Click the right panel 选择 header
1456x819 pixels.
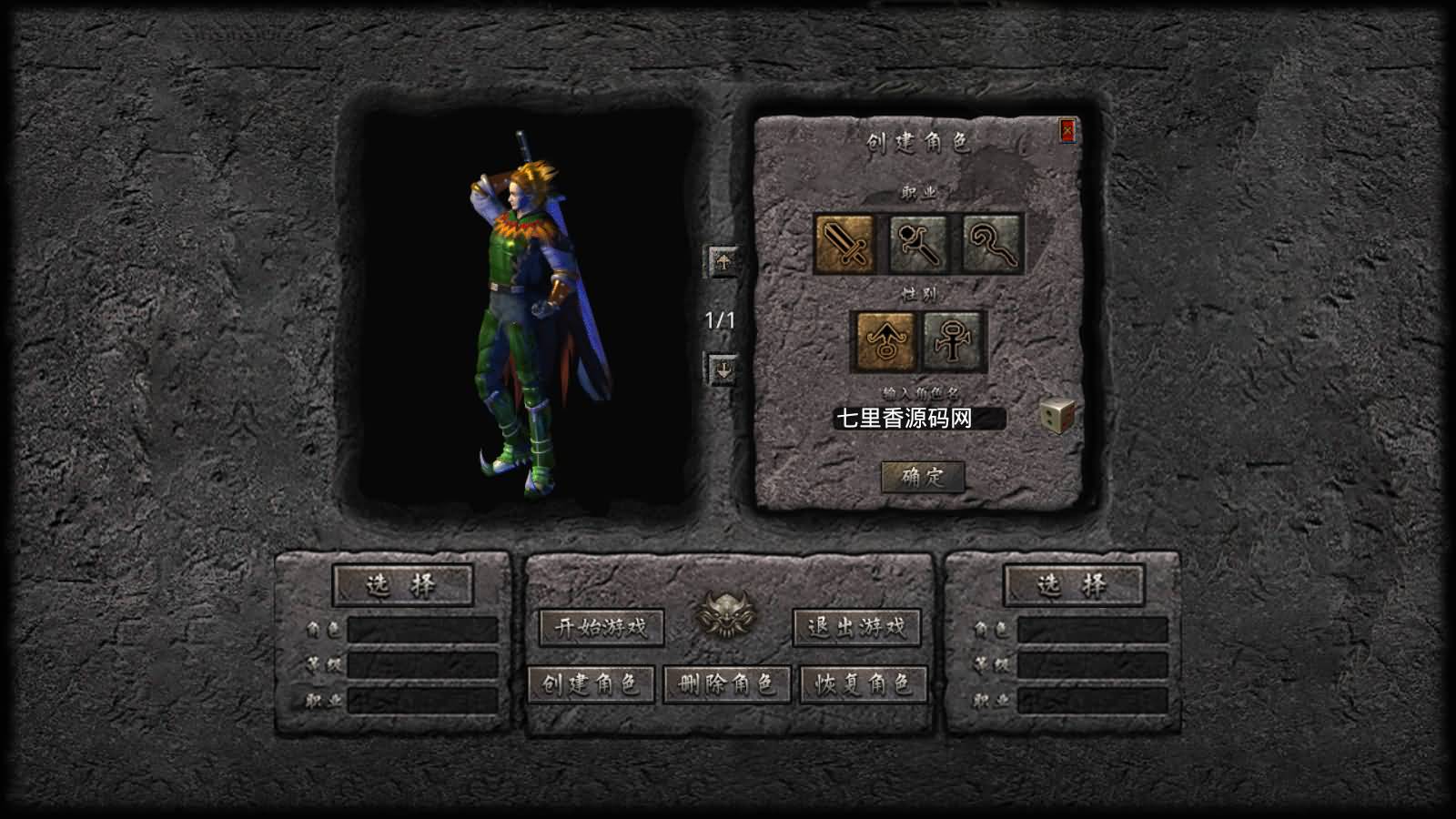[x=1071, y=582]
